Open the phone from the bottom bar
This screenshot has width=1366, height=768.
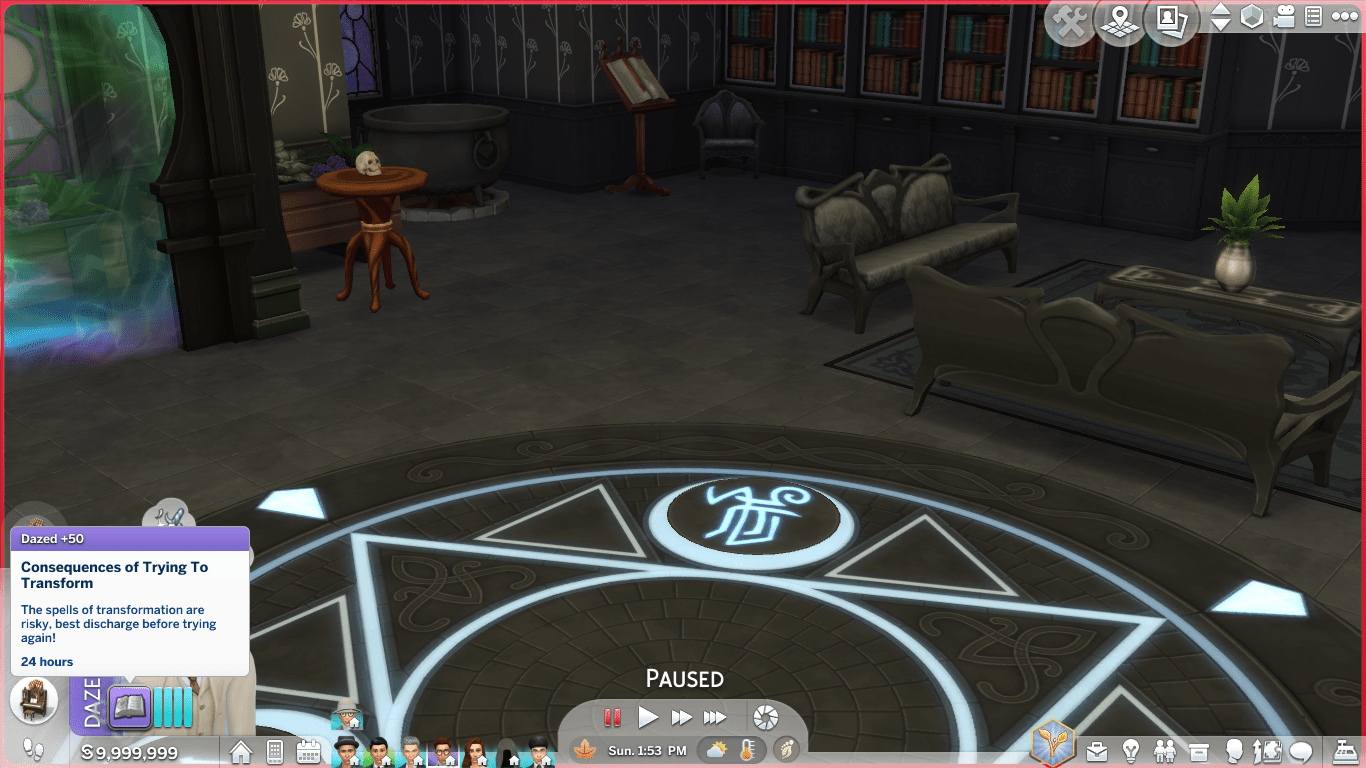click(275, 752)
